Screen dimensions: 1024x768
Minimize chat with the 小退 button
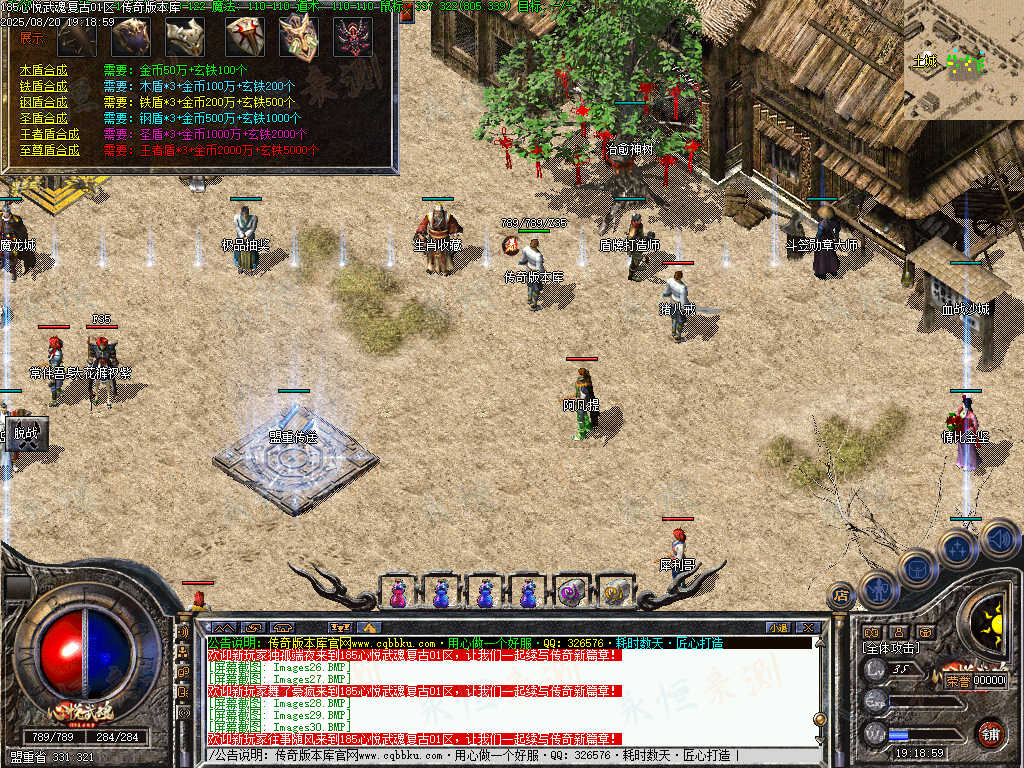coord(777,628)
